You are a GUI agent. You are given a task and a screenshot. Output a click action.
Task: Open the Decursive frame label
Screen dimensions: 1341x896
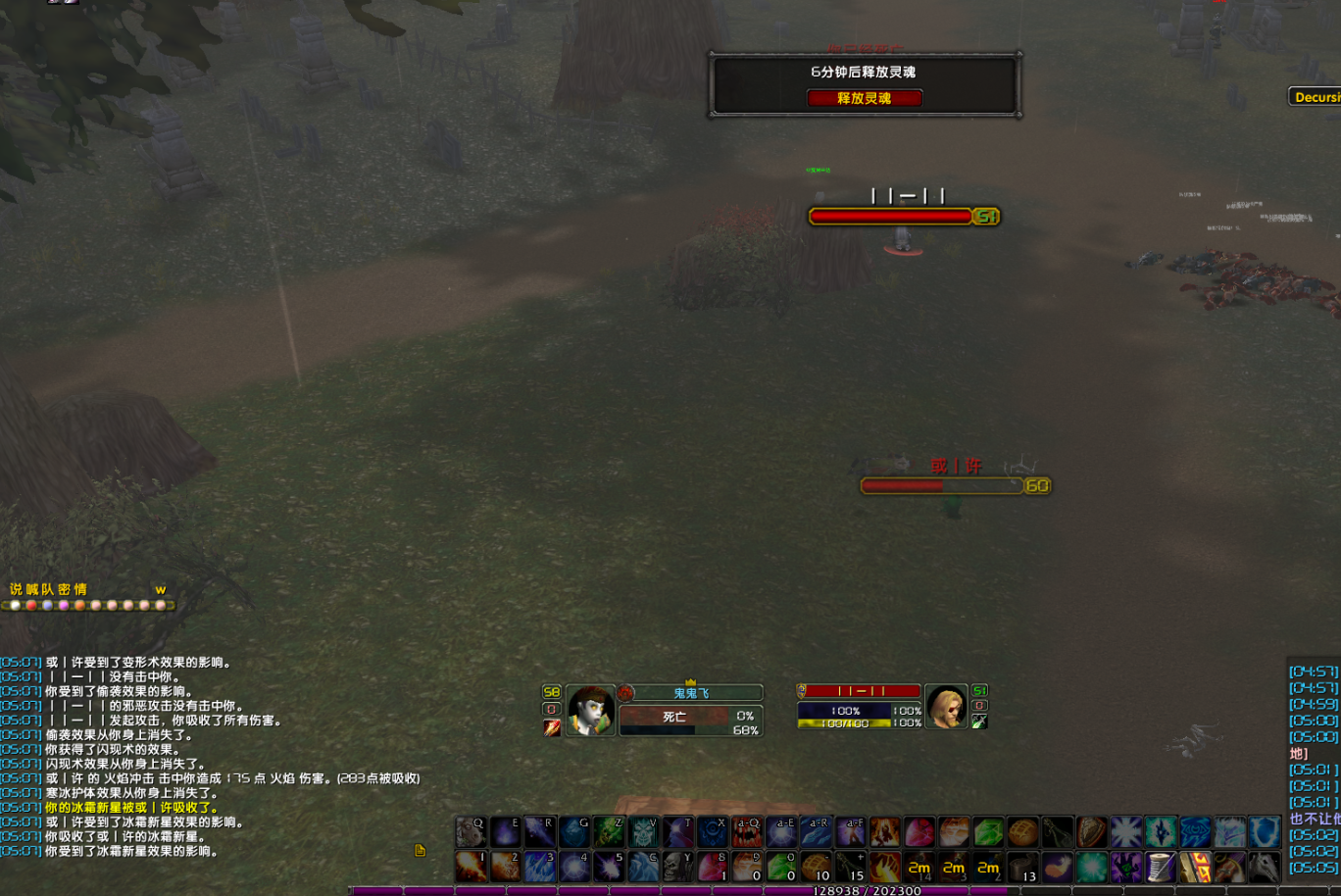[1316, 97]
